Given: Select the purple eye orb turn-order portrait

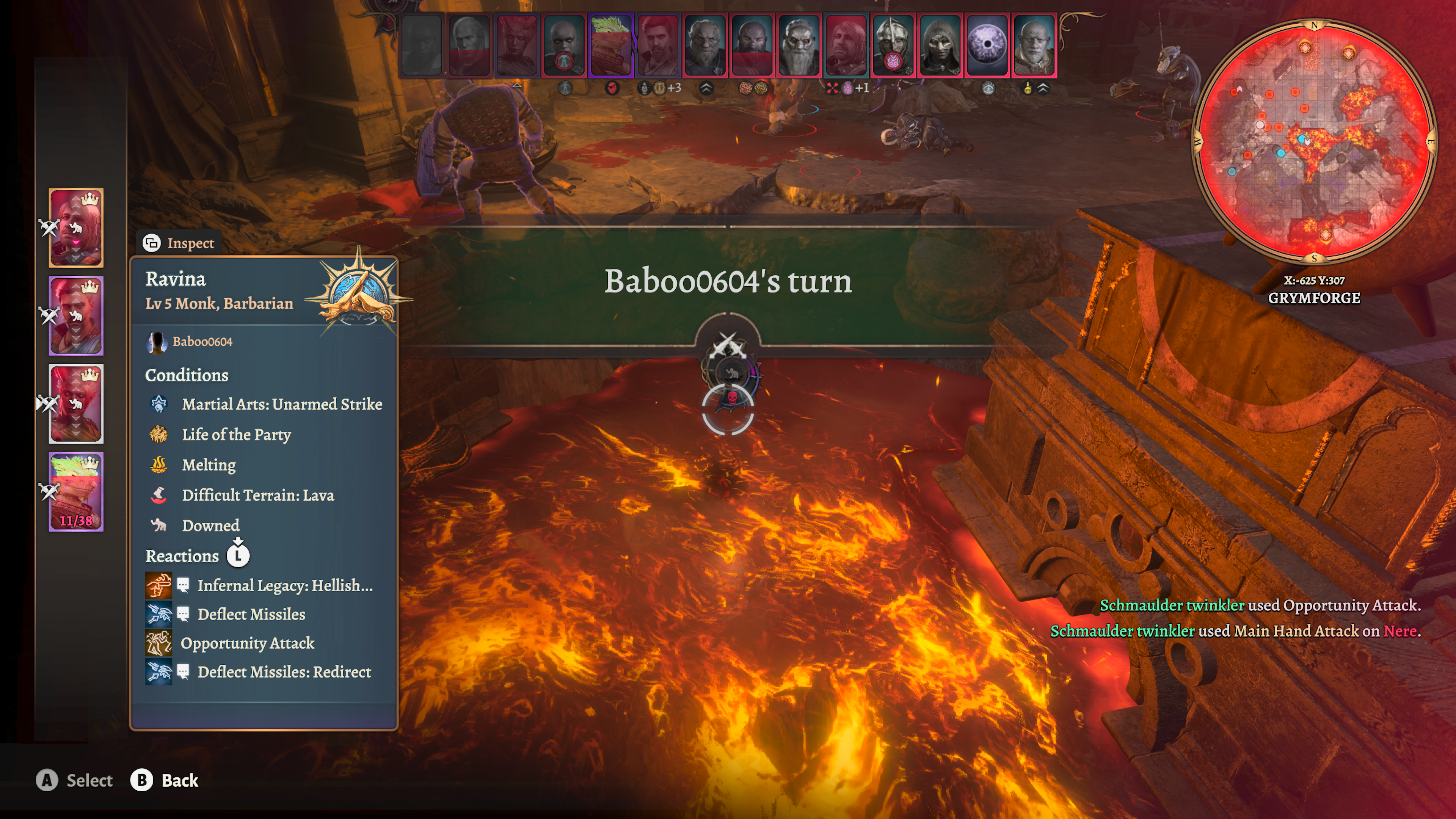Looking at the screenshot, I should (x=987, y=45).
